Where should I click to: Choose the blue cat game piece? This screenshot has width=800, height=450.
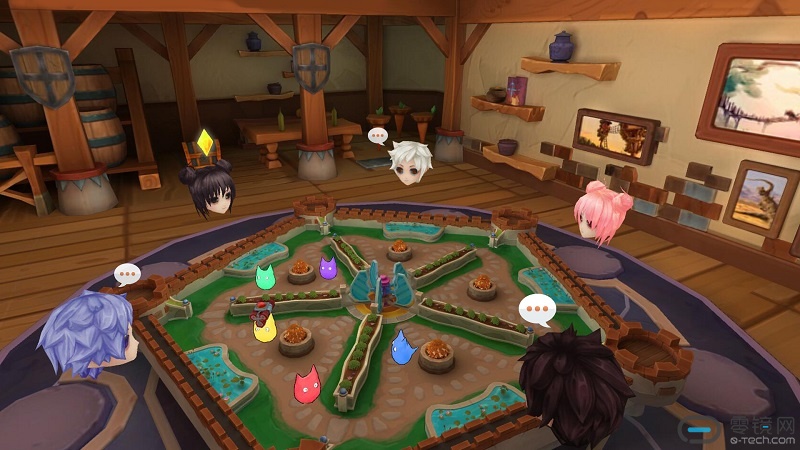[402, 346]
